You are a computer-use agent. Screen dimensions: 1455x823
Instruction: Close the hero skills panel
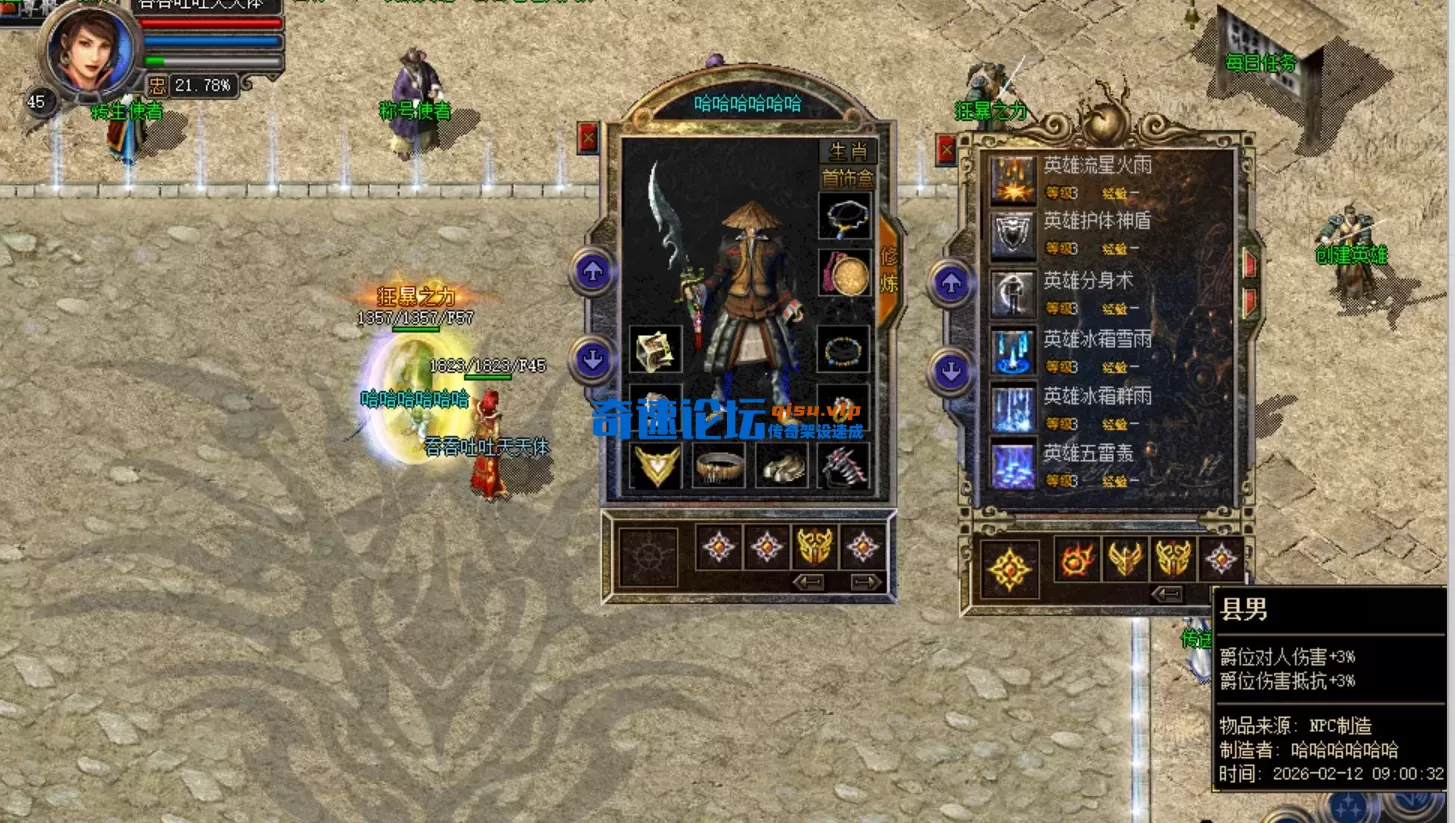click(946, 150)
